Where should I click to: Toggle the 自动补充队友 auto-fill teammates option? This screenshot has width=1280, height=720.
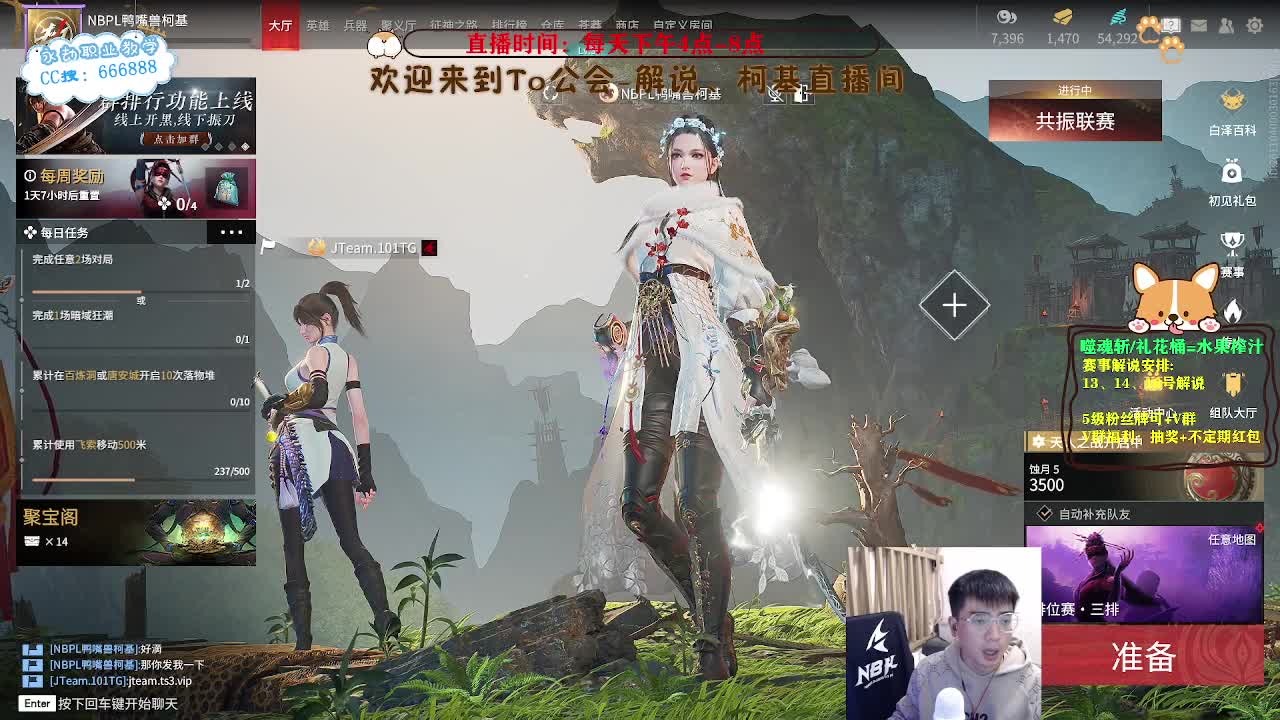coord(1046,513)
